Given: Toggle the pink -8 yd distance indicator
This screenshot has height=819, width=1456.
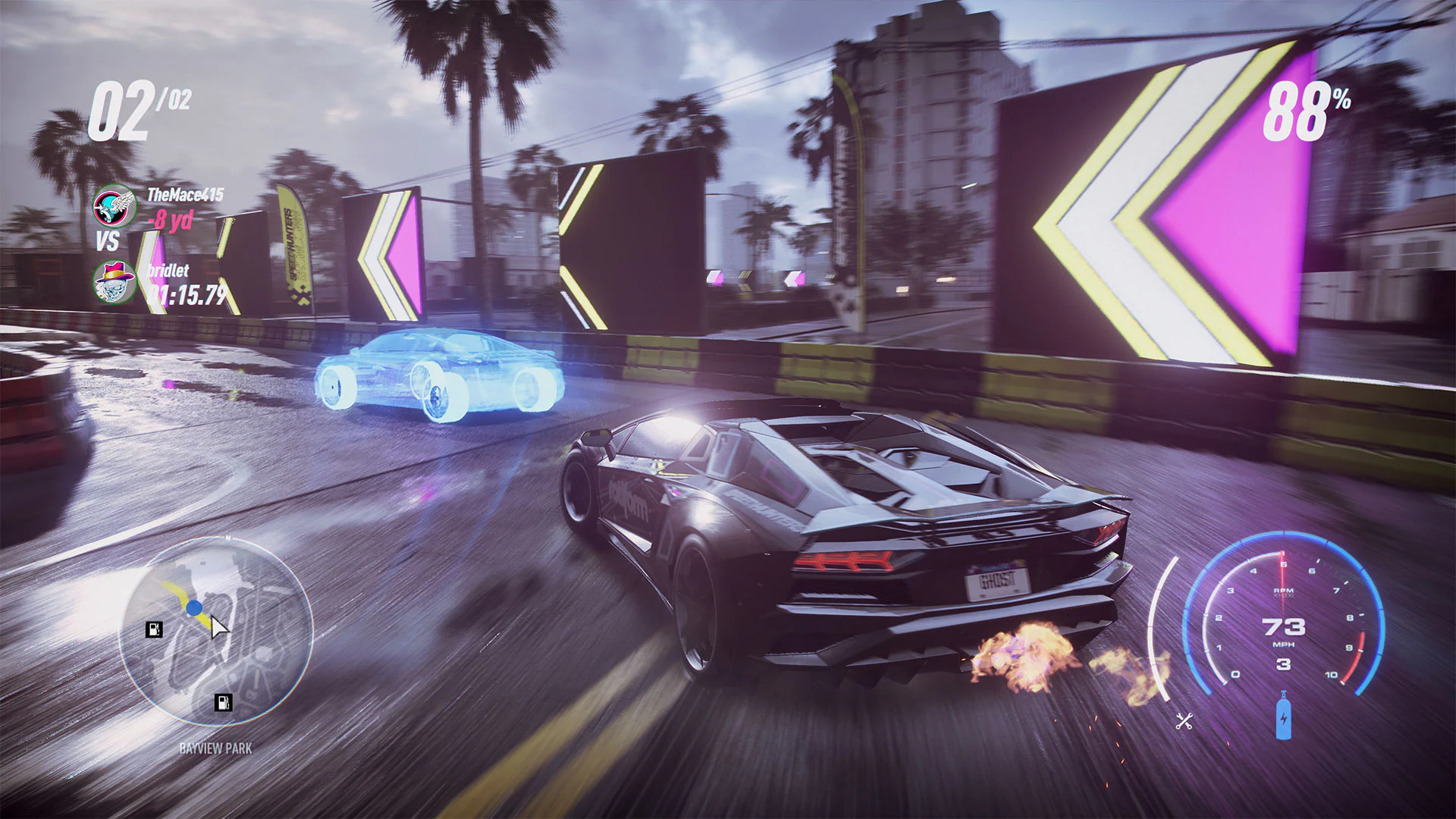Looking at the screenshot, I should (x=168, y=223).
